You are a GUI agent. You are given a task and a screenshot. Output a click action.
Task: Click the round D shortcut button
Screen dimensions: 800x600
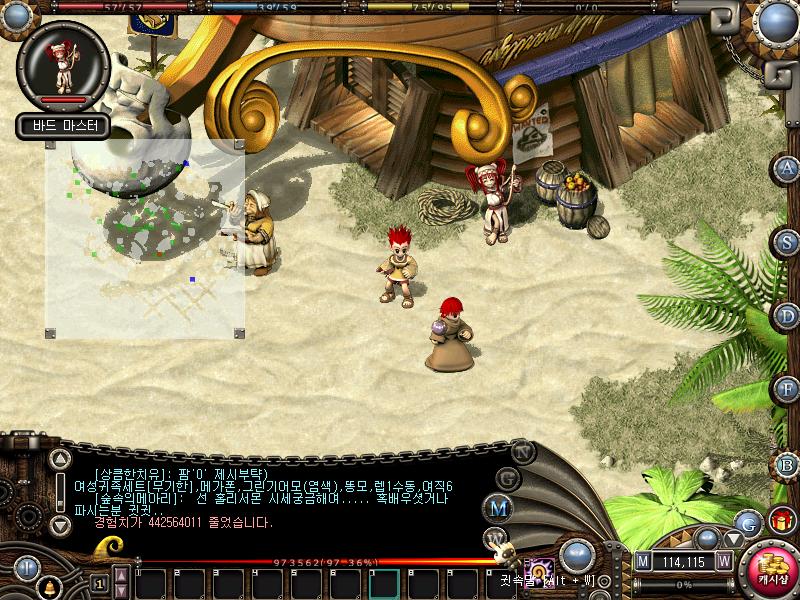pos(787,316)
